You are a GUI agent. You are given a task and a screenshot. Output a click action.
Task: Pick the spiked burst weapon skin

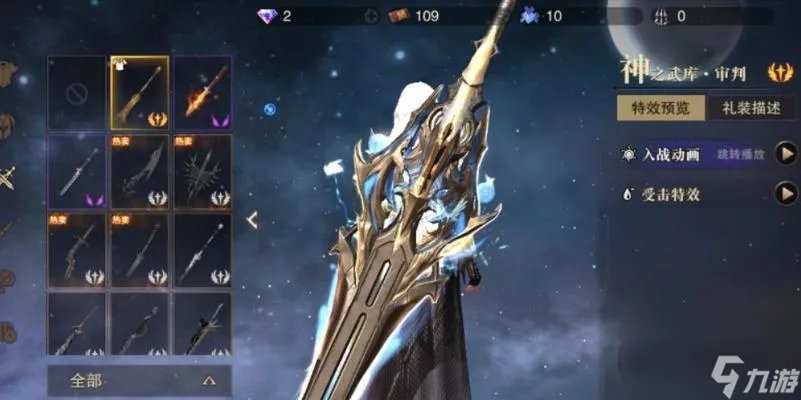coord(202,170)
